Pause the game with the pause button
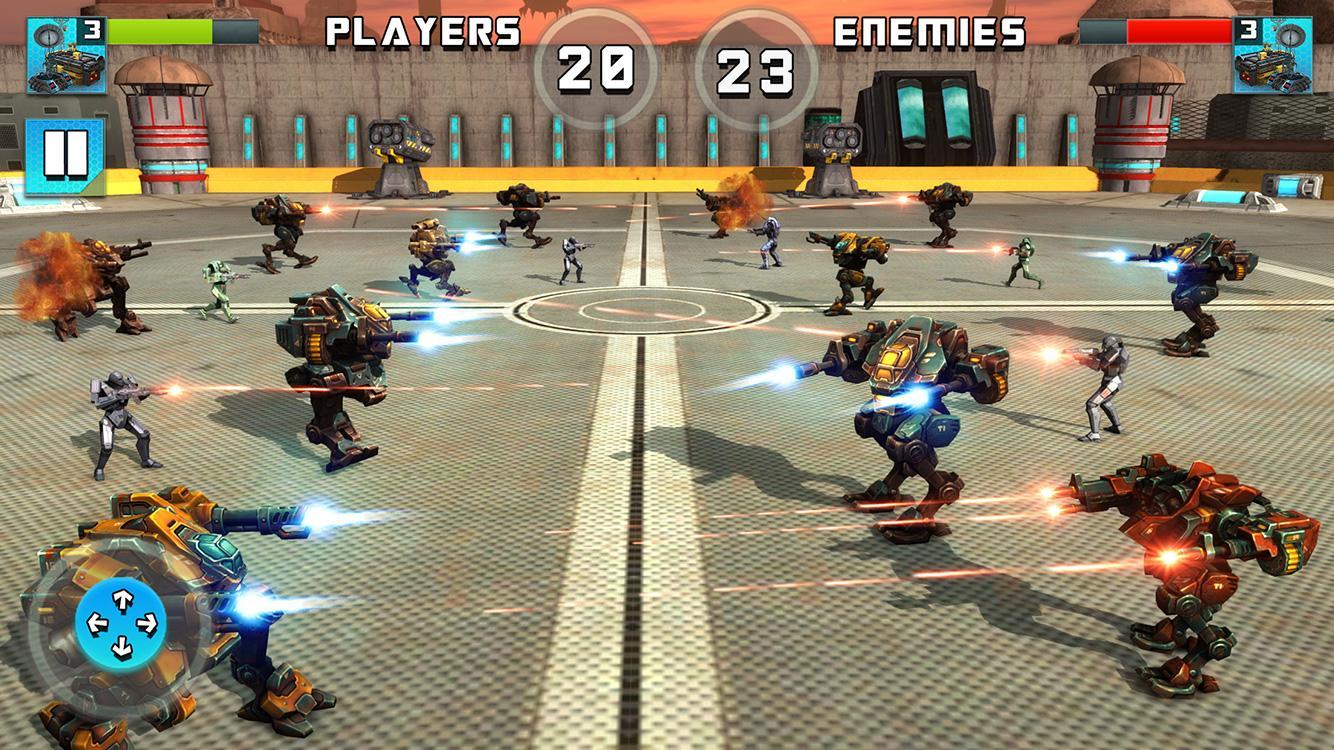Screen dimensions: 1334x750 [65, 155]
